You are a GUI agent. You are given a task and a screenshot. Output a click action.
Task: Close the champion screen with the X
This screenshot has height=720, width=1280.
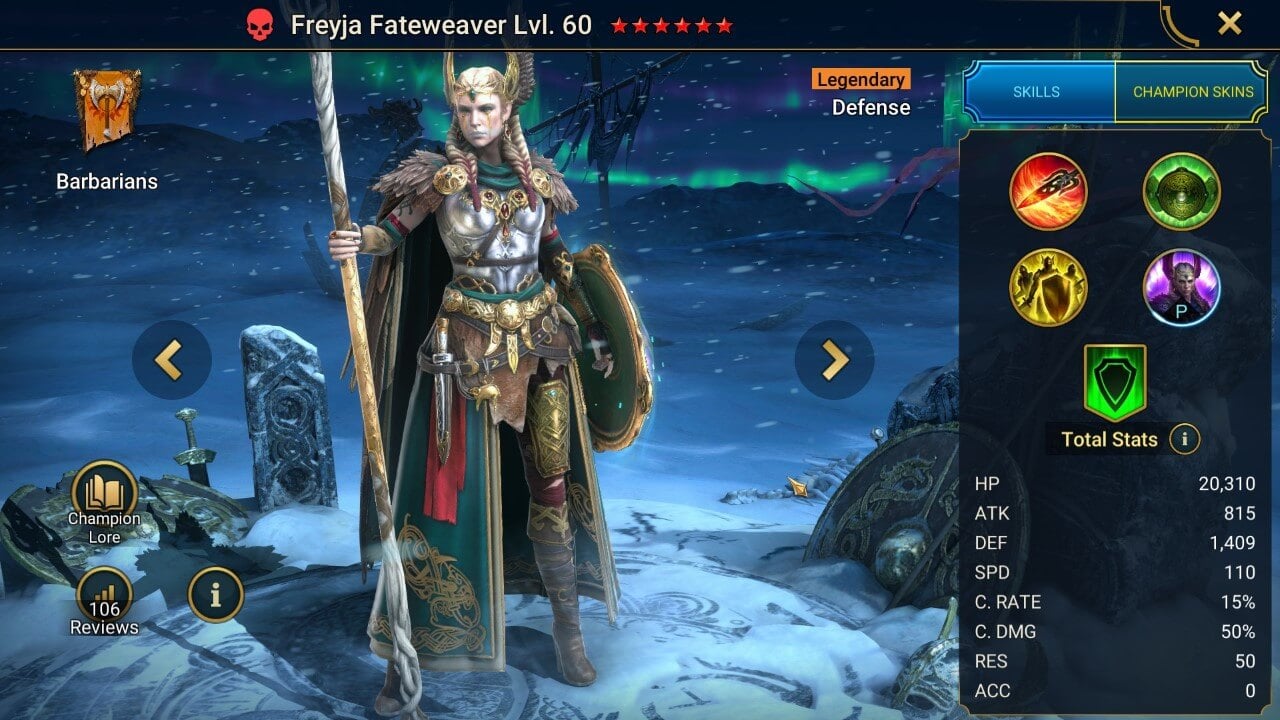[1229, 23]
